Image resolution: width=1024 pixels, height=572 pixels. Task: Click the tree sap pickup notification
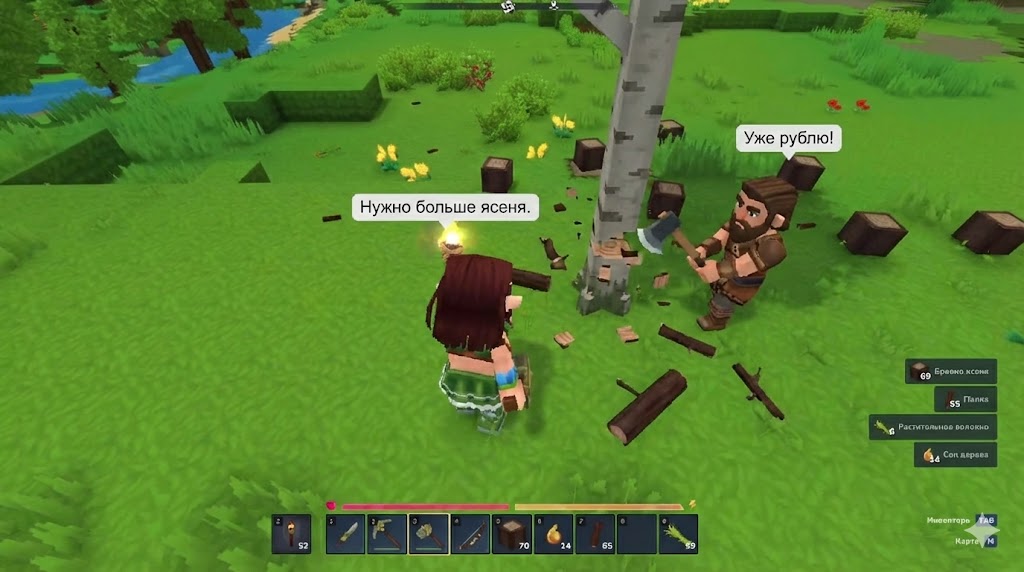click(955, 455)
